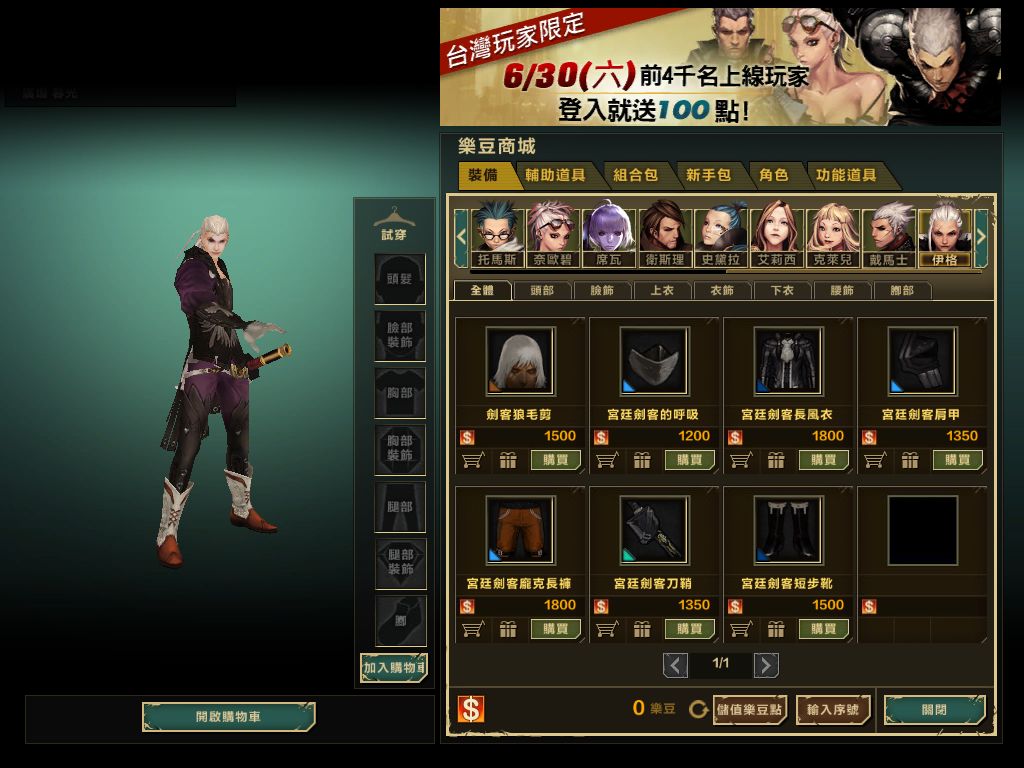The width and height of the screenshot is (1024, 768).
Task: Add tried-on items via 加入購物車
Action: 394,667
